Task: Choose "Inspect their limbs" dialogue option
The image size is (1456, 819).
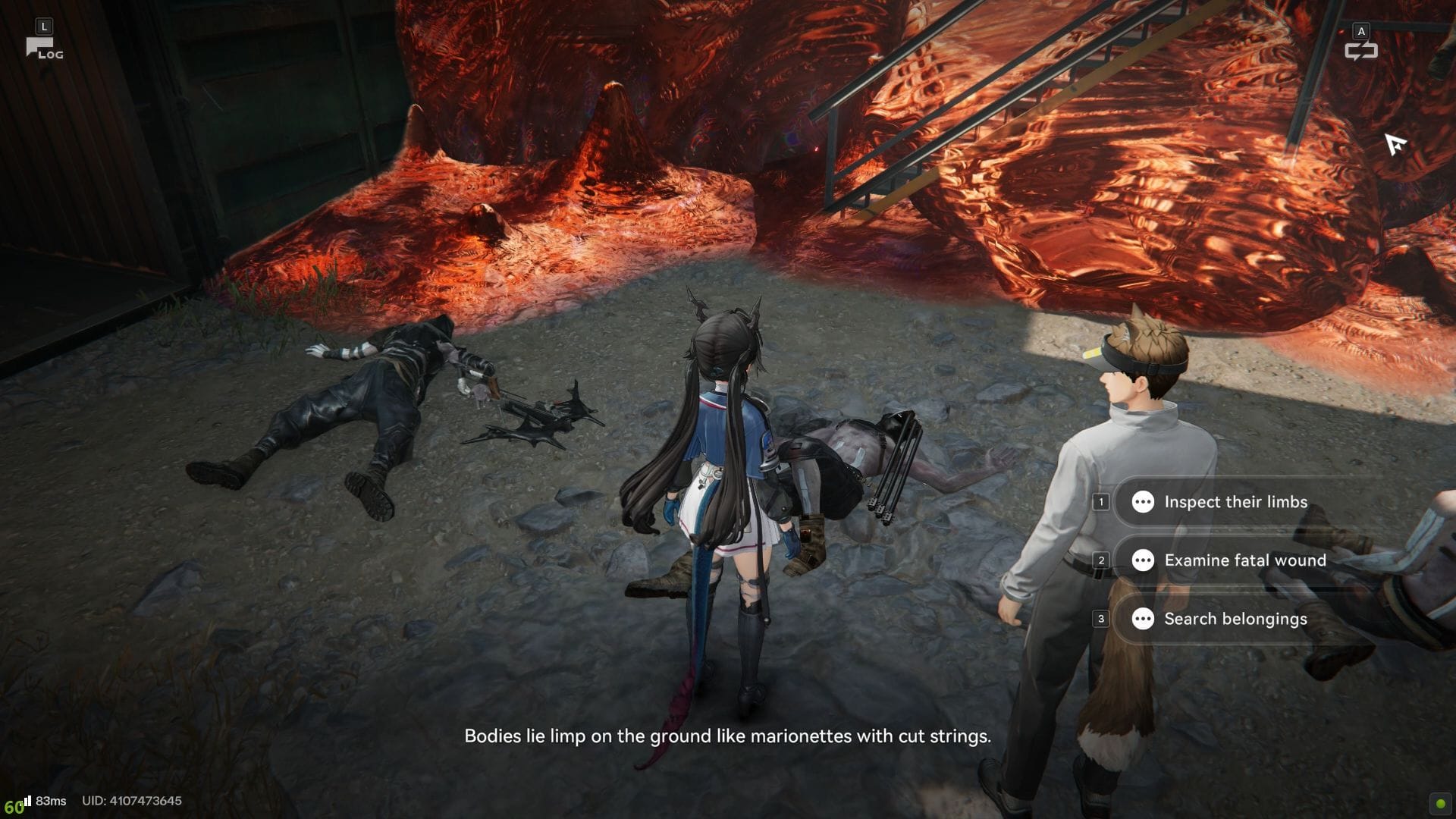Action: click(x=1235, y=502)
